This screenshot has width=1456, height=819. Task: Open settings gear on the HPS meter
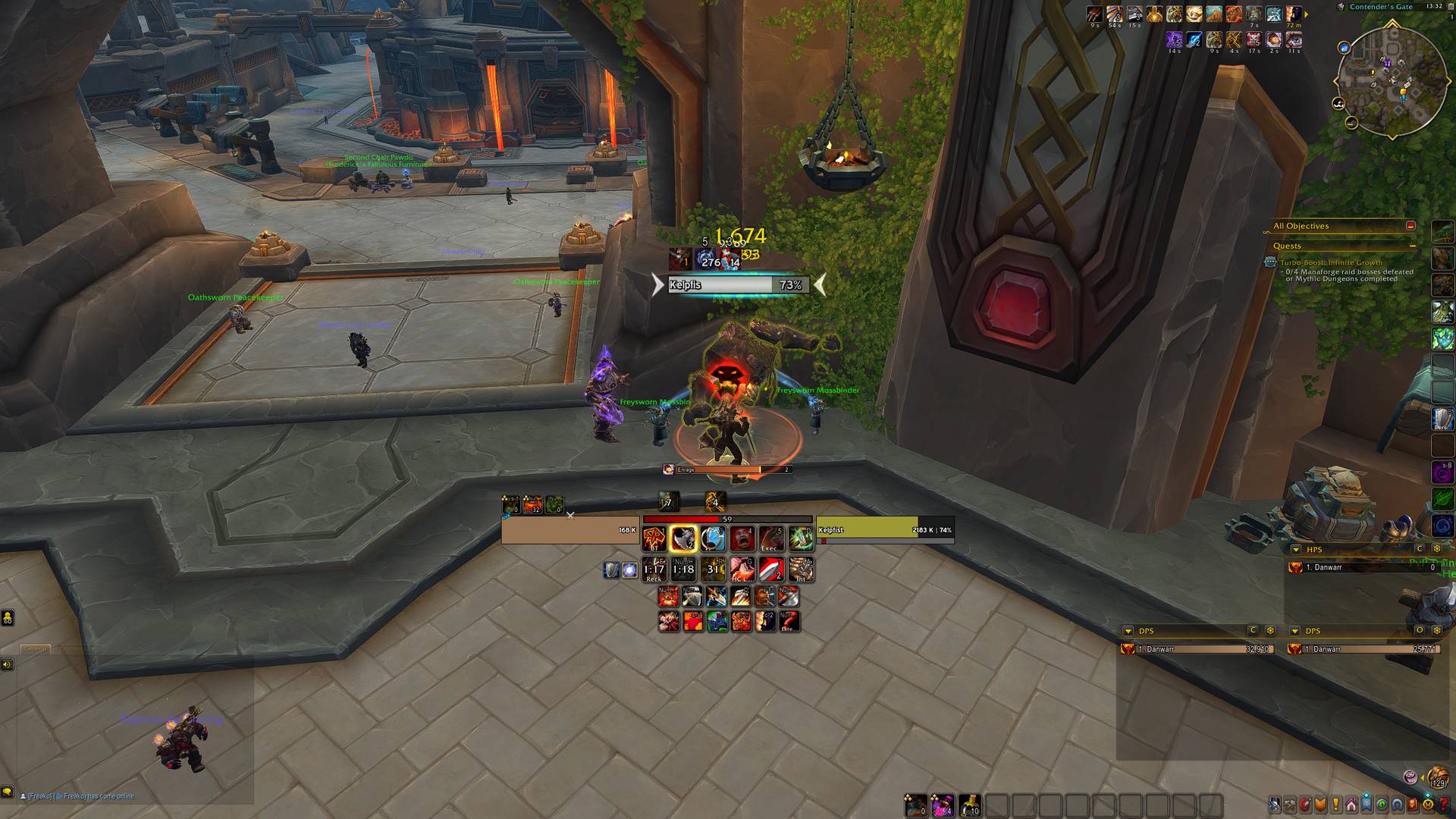tap(1436, 549)
